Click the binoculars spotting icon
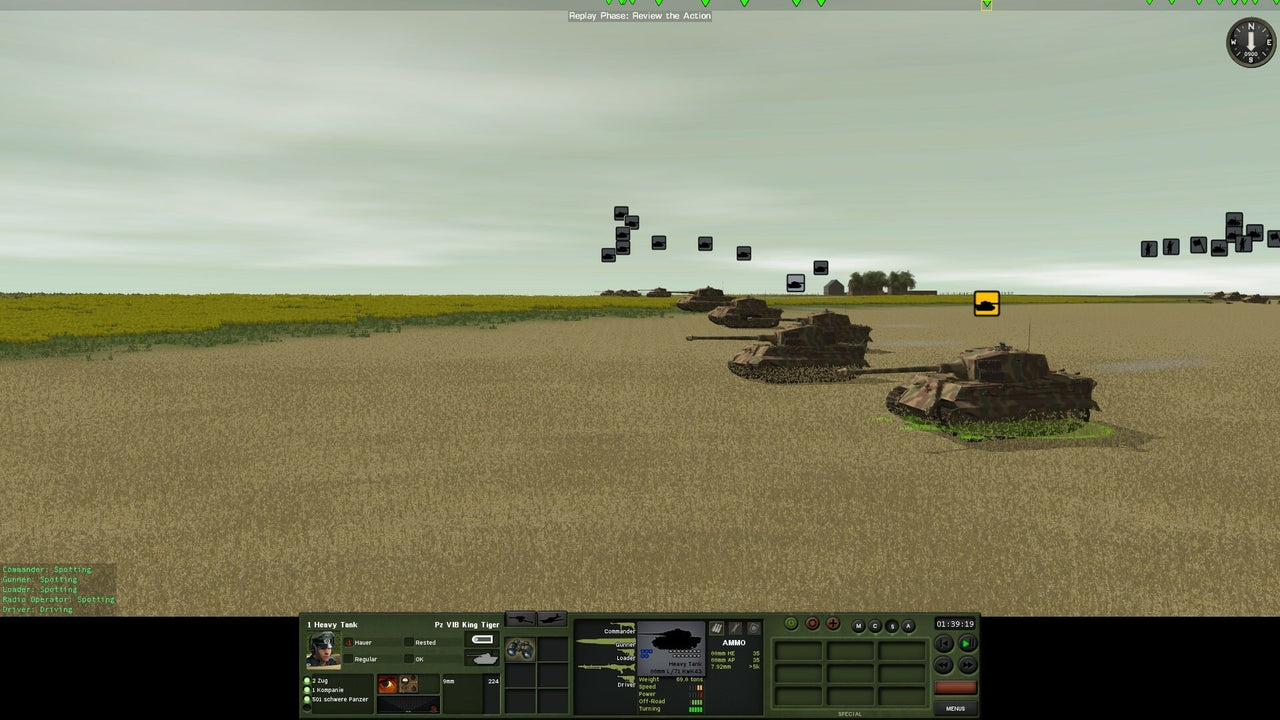1280x720 pixels. point(519,649)
